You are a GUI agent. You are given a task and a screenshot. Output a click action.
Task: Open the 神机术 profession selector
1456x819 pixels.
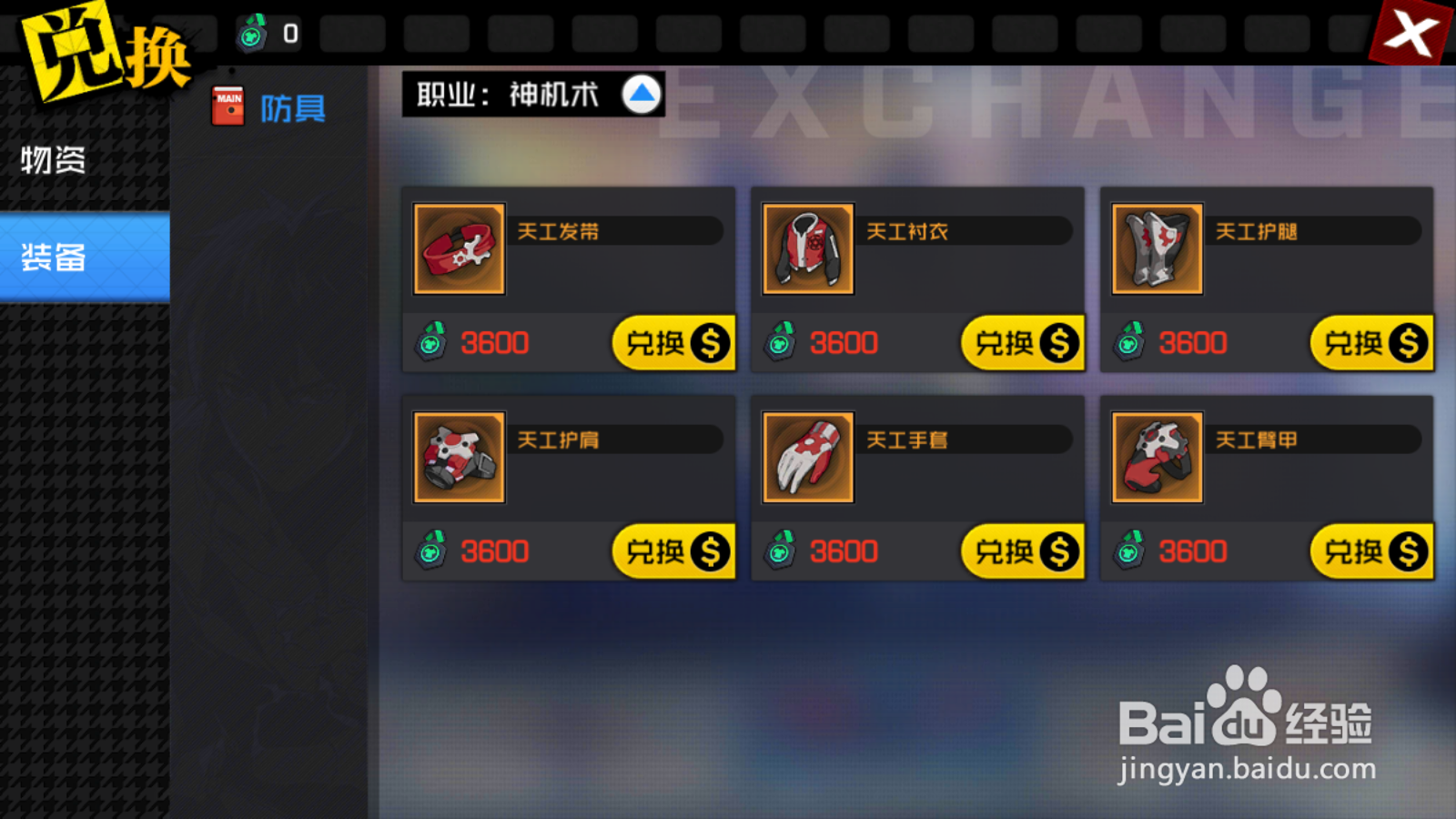click(x=557, y=93)
